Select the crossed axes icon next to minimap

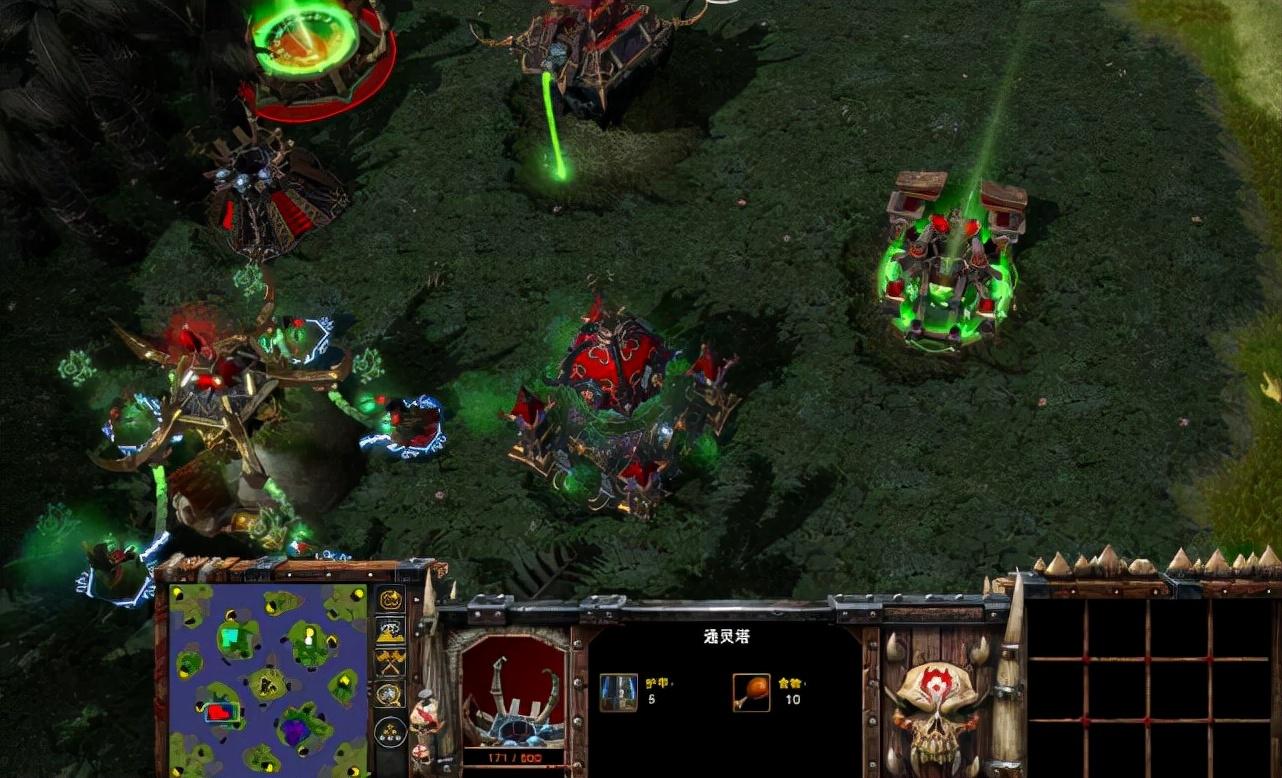click(390, 660)
